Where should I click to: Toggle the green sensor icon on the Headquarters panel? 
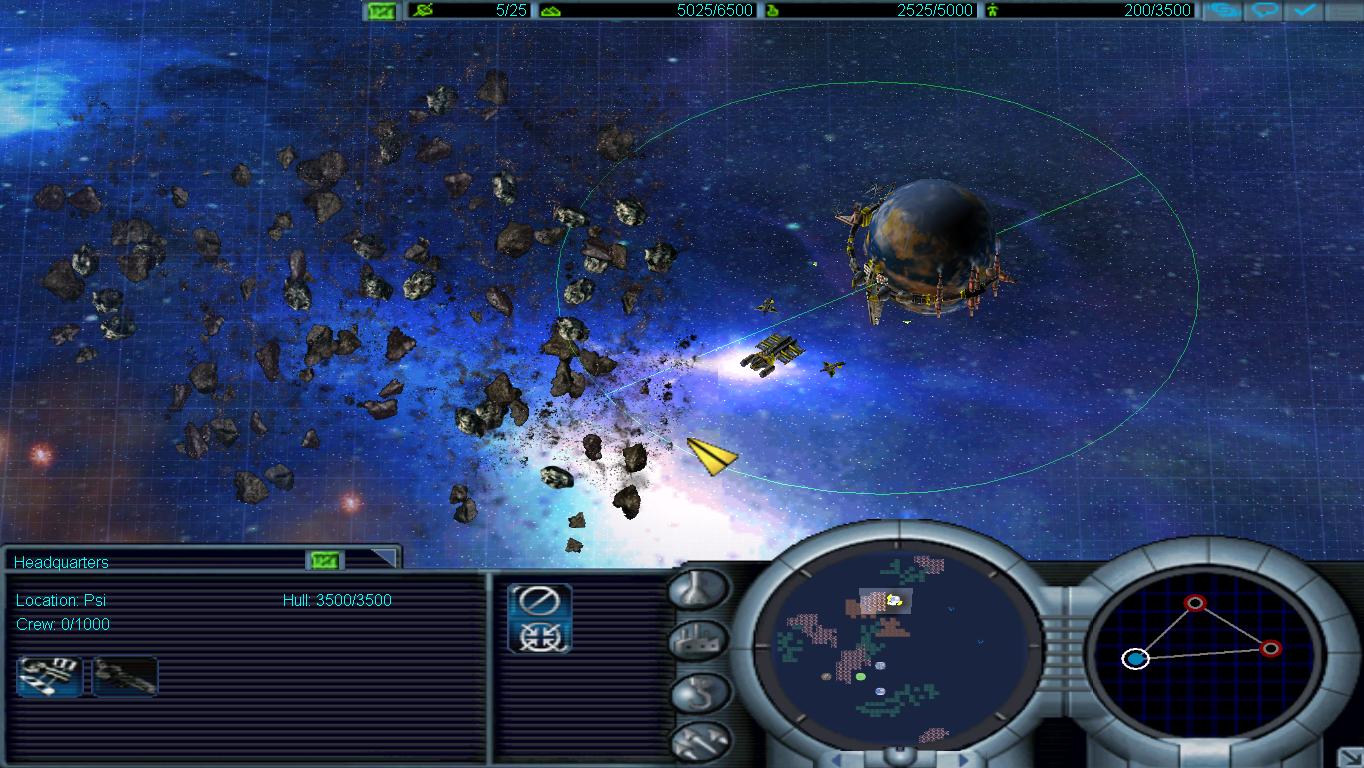click(324, 562)
